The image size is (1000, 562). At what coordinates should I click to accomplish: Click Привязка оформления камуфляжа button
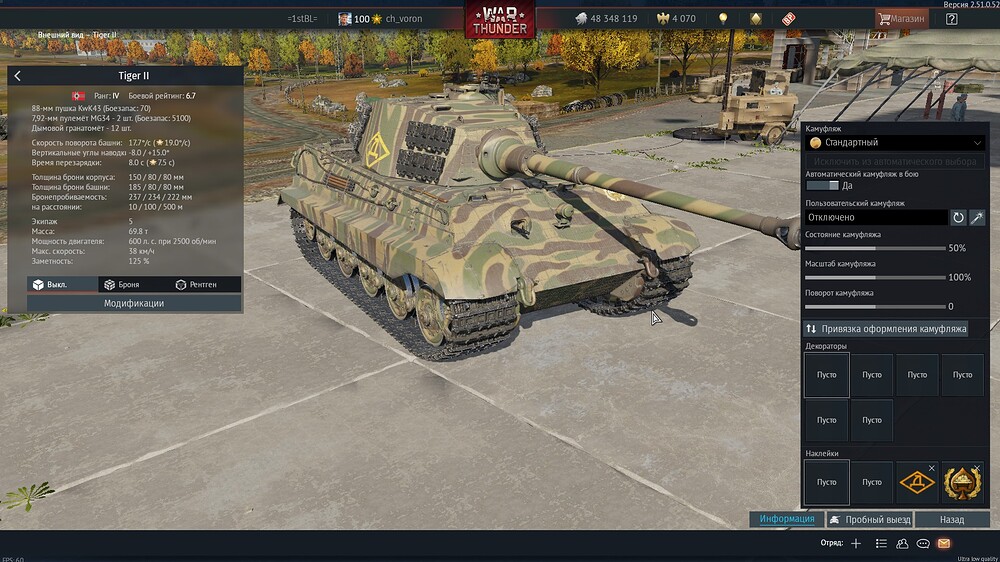tap(886, 329)
